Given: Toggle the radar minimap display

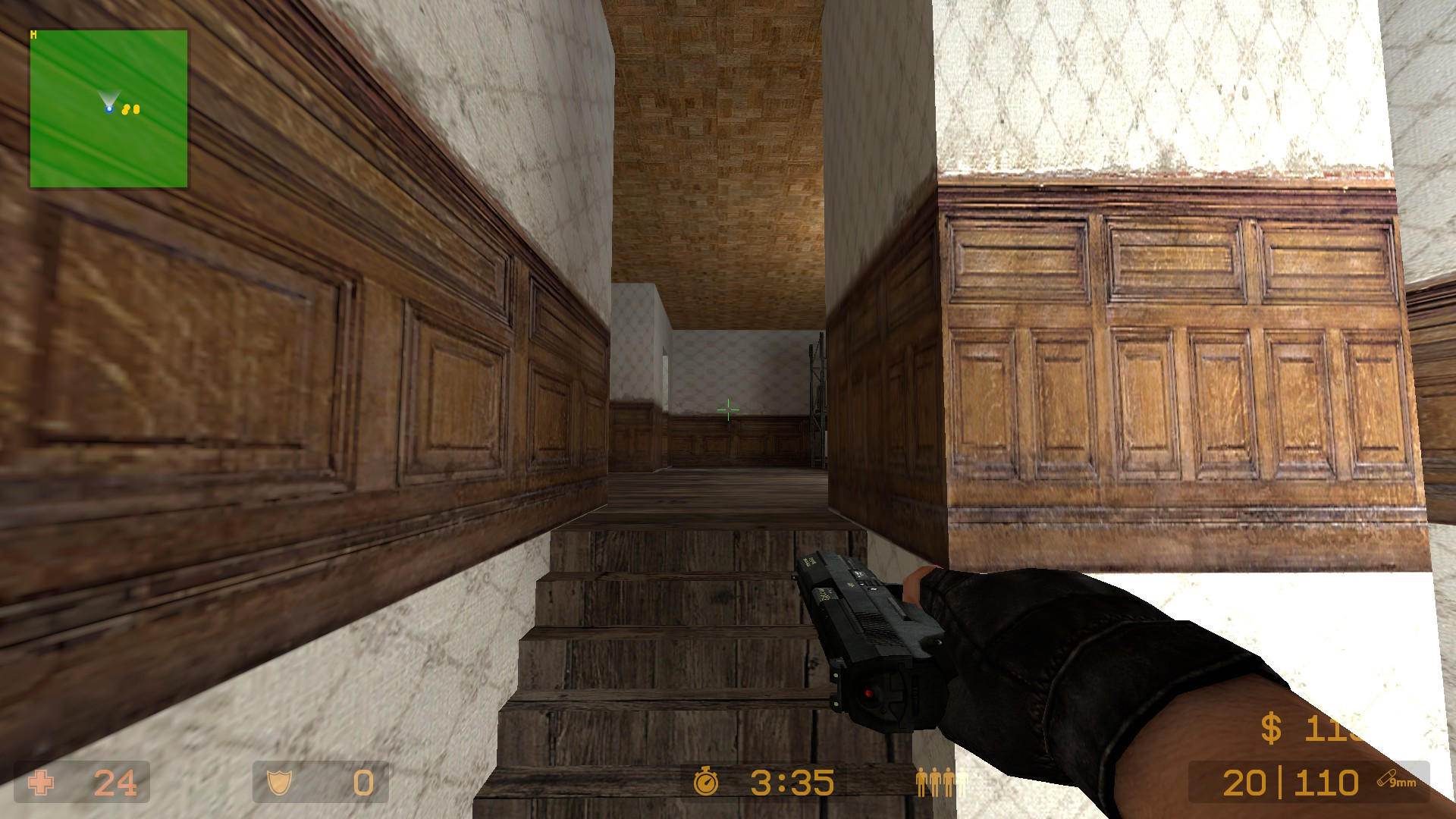Looking at the screenshot, I should [x=108, y=108].
